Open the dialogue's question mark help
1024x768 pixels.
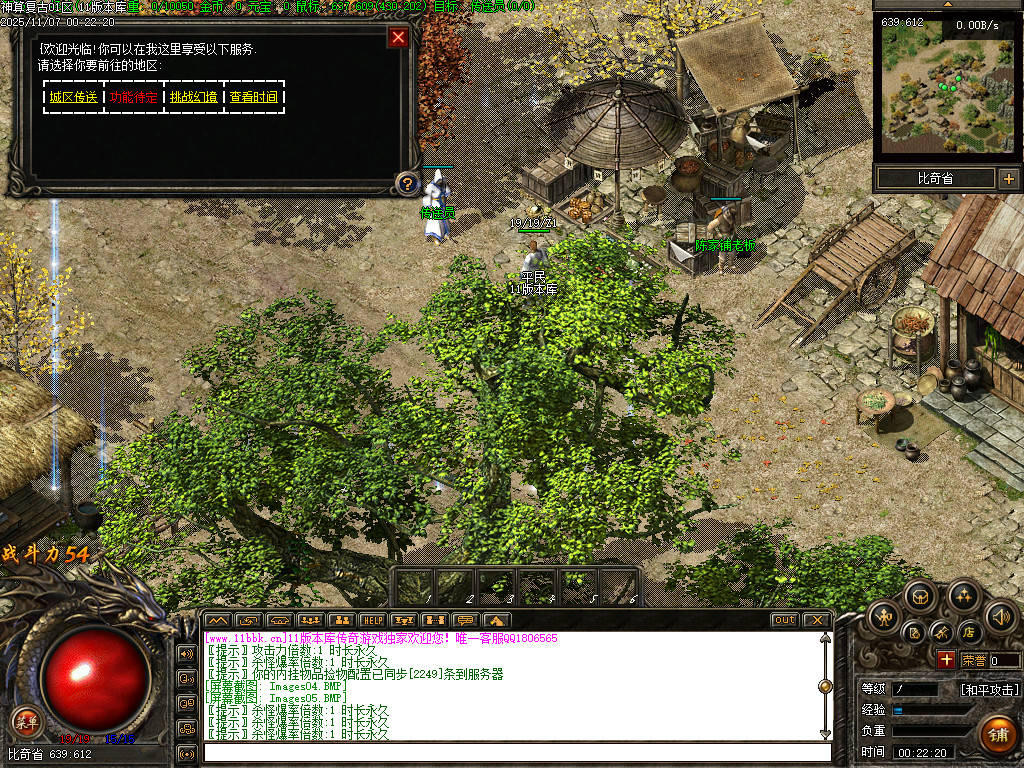(x=406, y=183)
